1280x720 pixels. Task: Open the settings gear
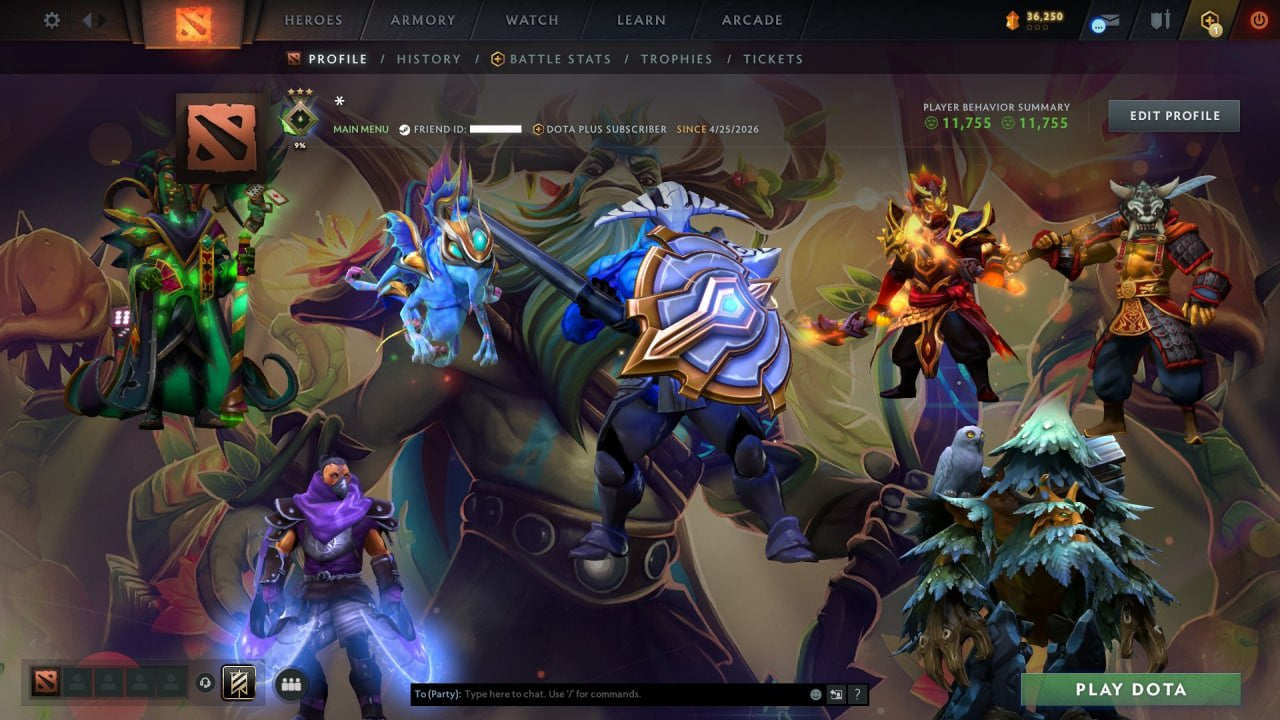(x=50, y=19)
